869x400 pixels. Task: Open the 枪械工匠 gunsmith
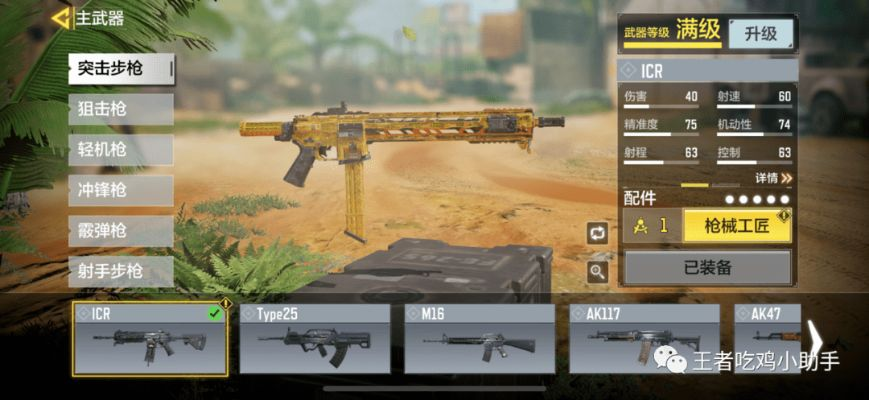tap(737, 226)
